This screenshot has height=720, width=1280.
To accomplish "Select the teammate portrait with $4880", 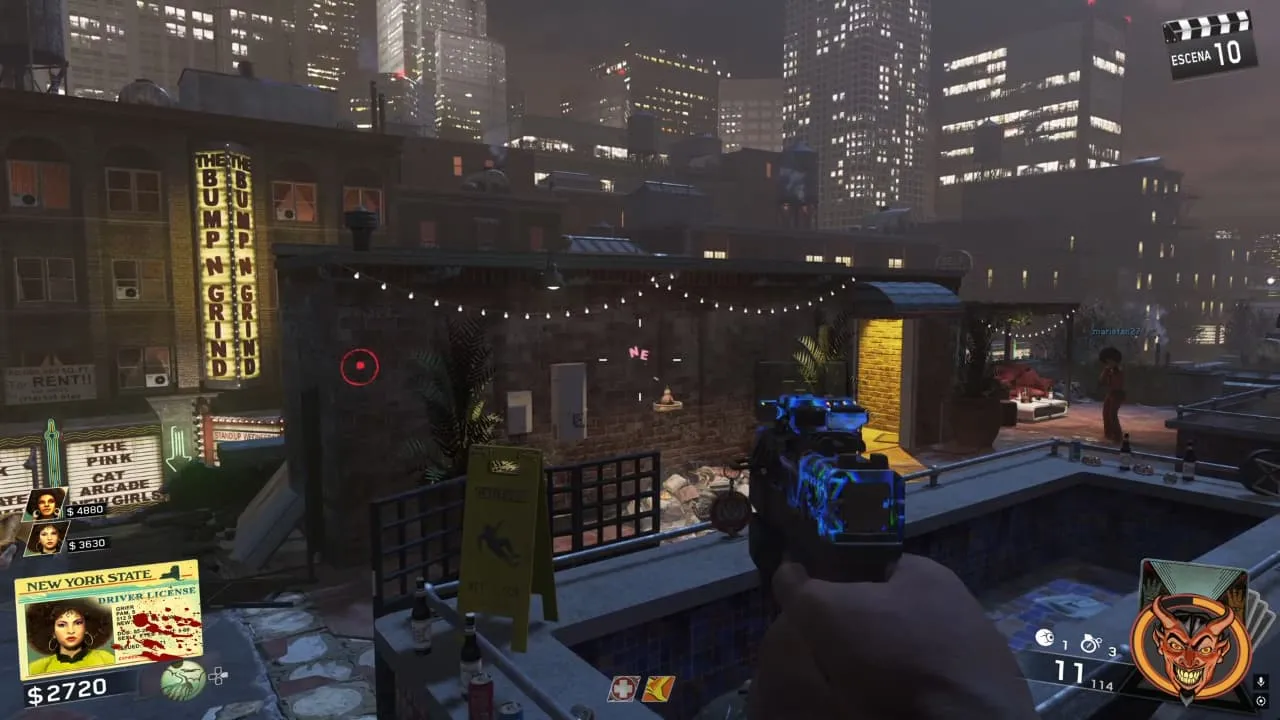I will coord(45,504).
